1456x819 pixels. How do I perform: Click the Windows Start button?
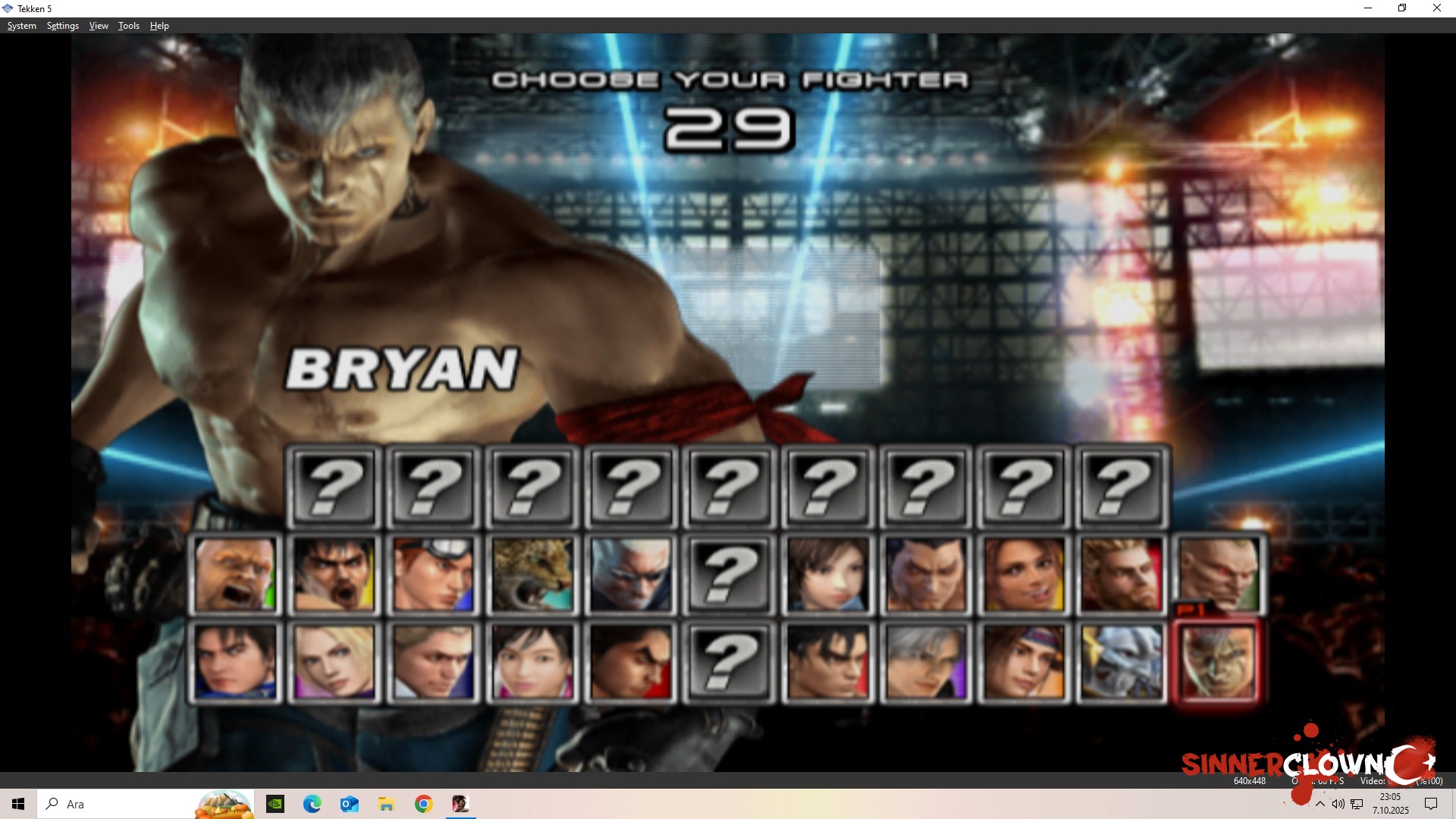17,804
